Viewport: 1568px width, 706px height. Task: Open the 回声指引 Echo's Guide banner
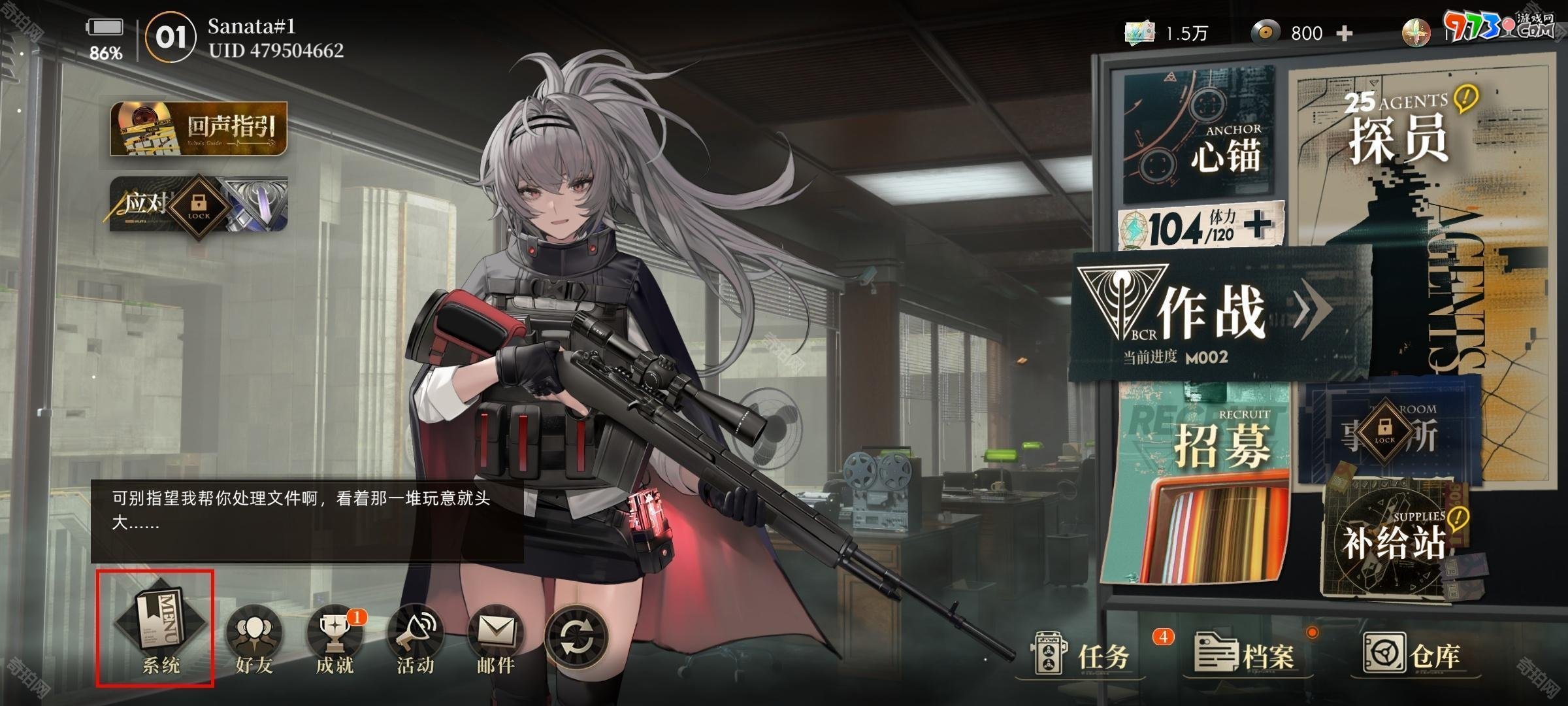pos(199,129)
